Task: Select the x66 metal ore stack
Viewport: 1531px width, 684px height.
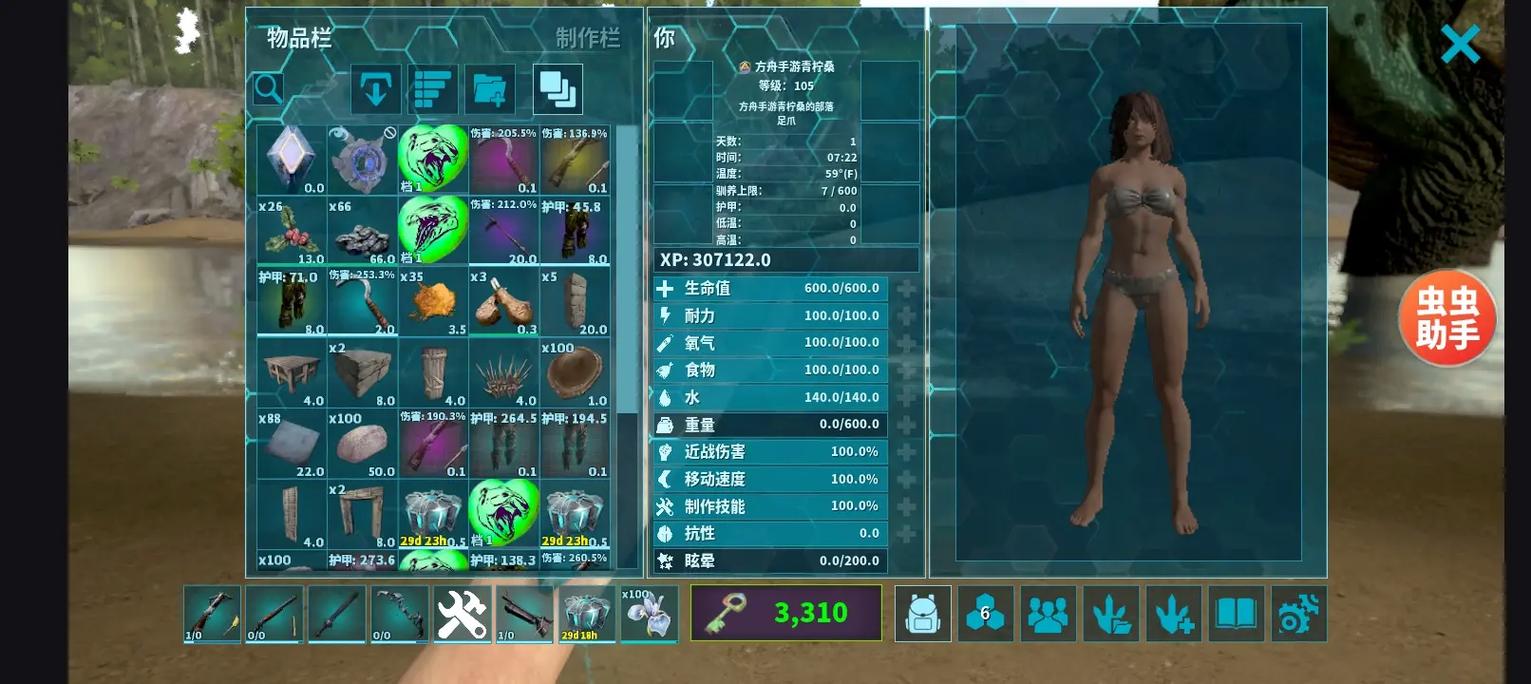Action: point(362,231)
